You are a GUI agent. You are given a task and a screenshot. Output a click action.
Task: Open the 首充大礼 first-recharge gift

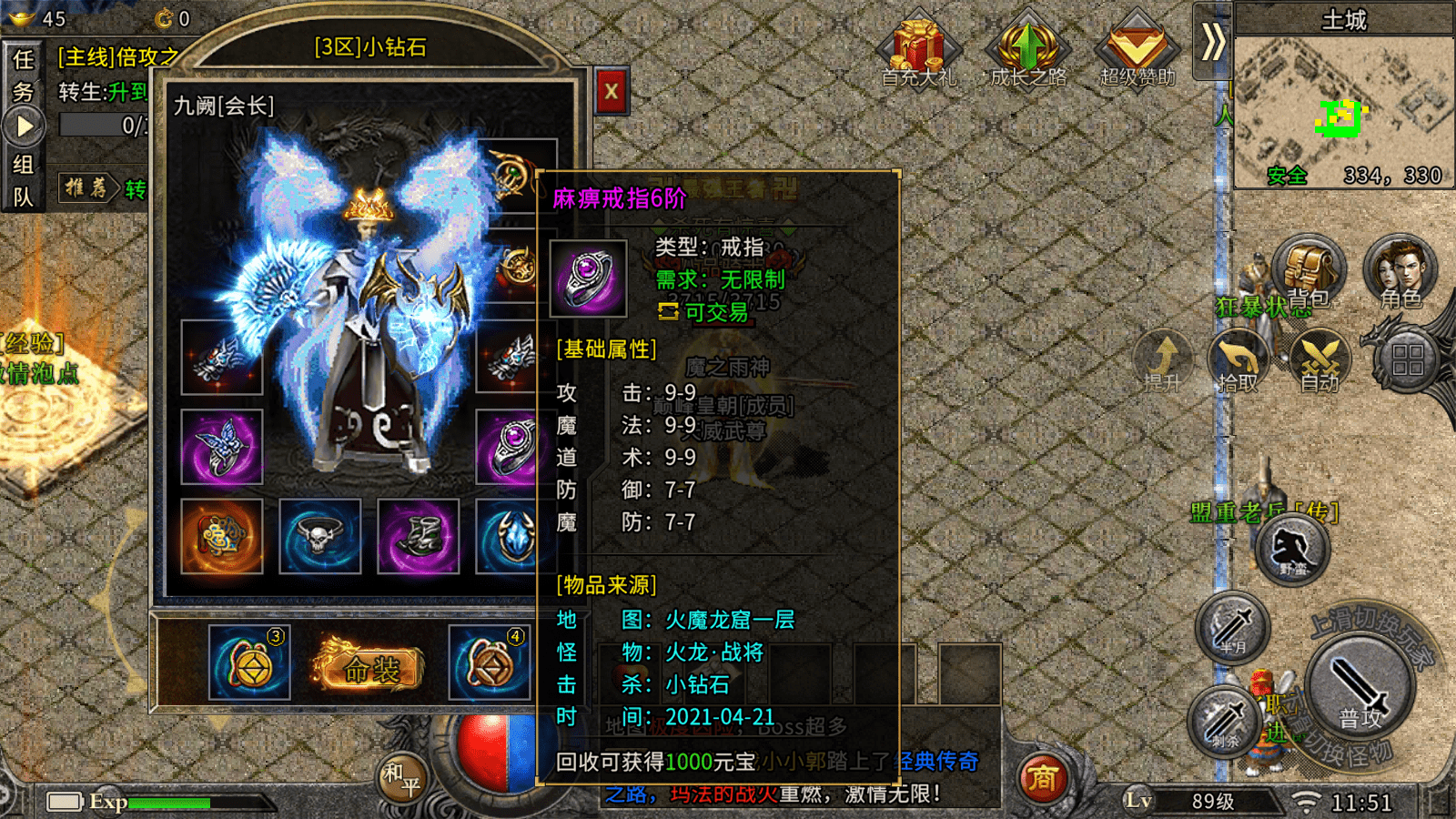(918, 50)
